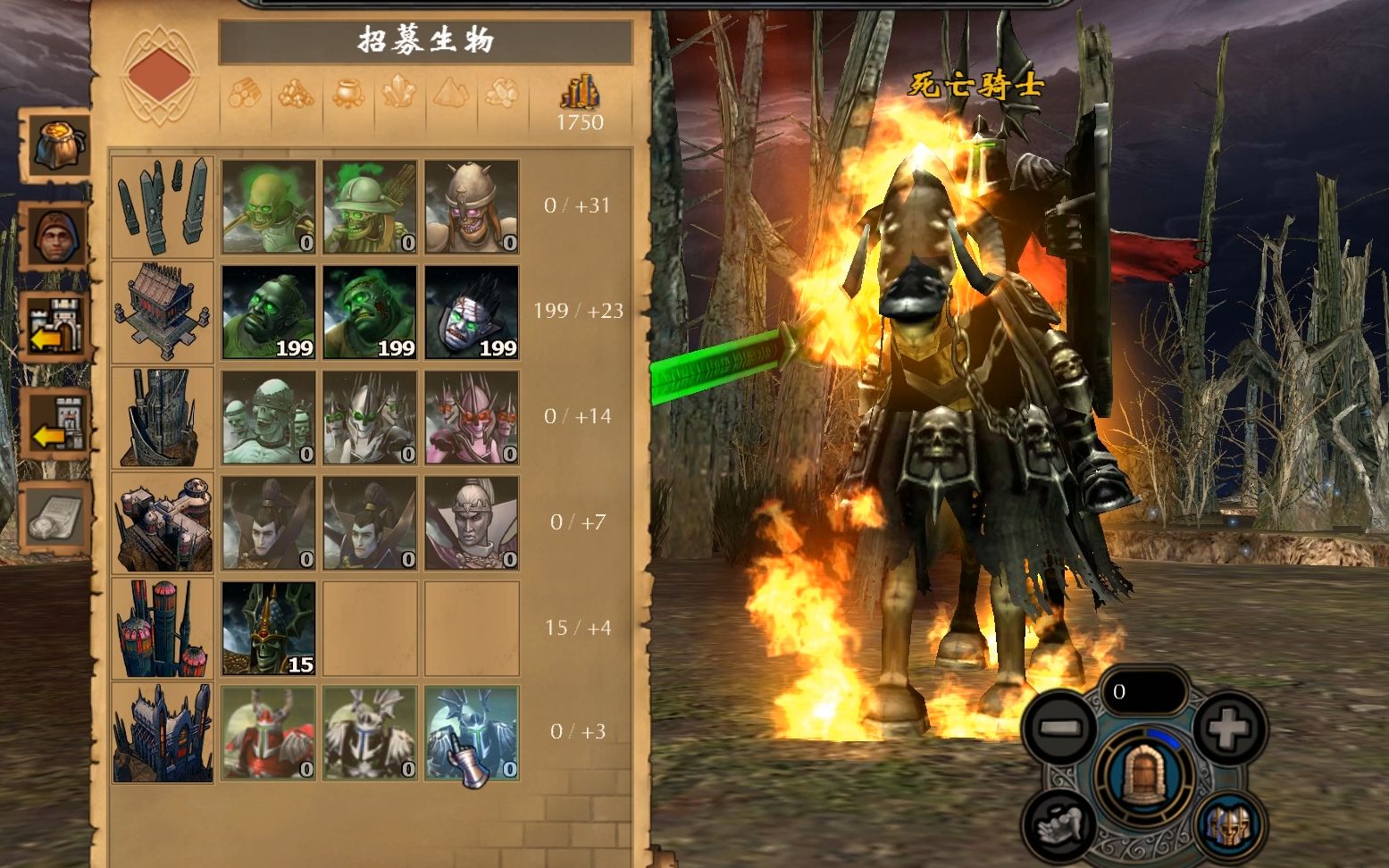Screen dimensions: 1389x868
Task: Choose the pale spiky-haired zombie portrait
Action: pyautogui.click(x=472, y=313)
